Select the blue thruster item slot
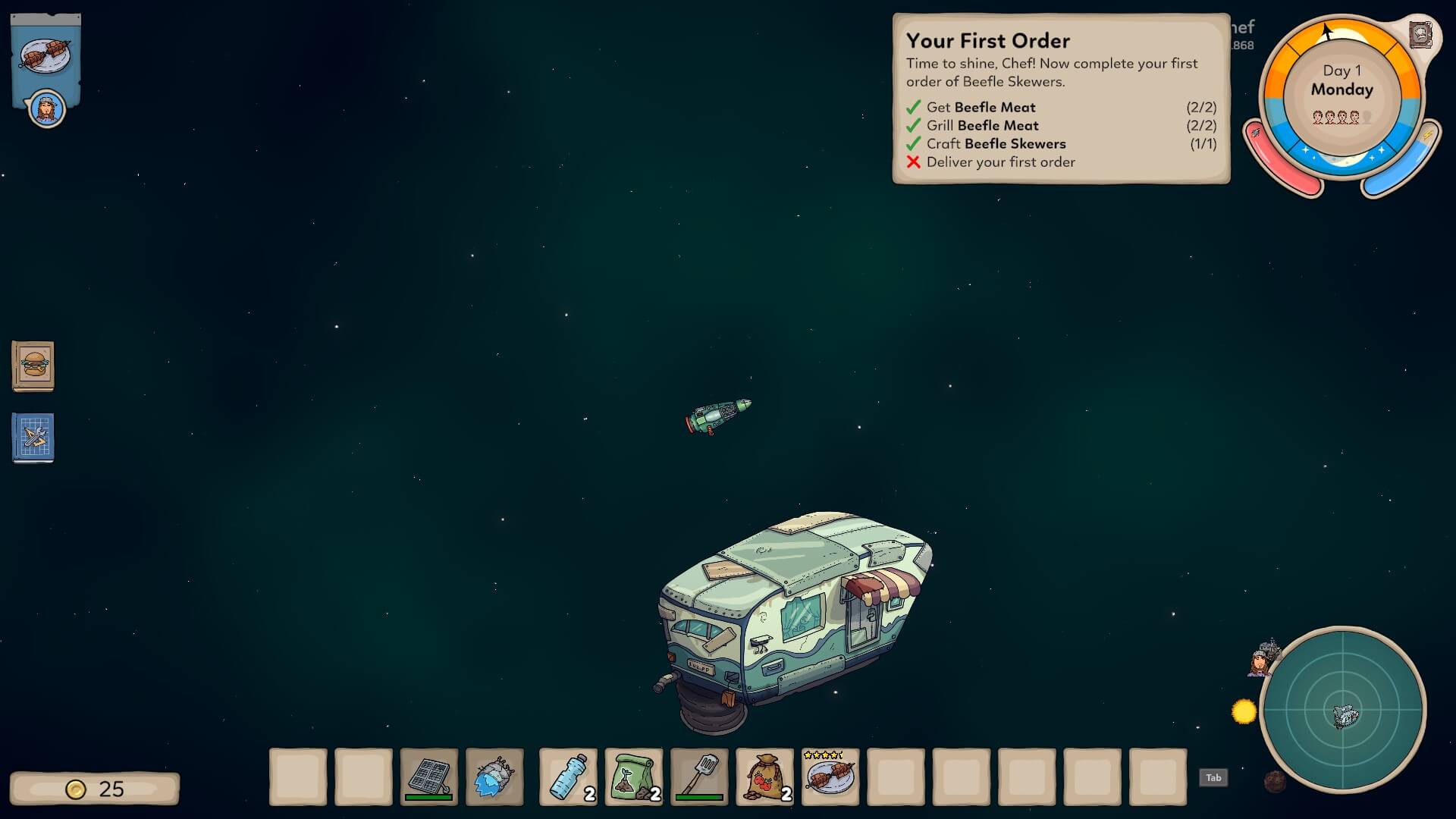Viewport: 1456px width, 819px height. [x=494, y=777]
